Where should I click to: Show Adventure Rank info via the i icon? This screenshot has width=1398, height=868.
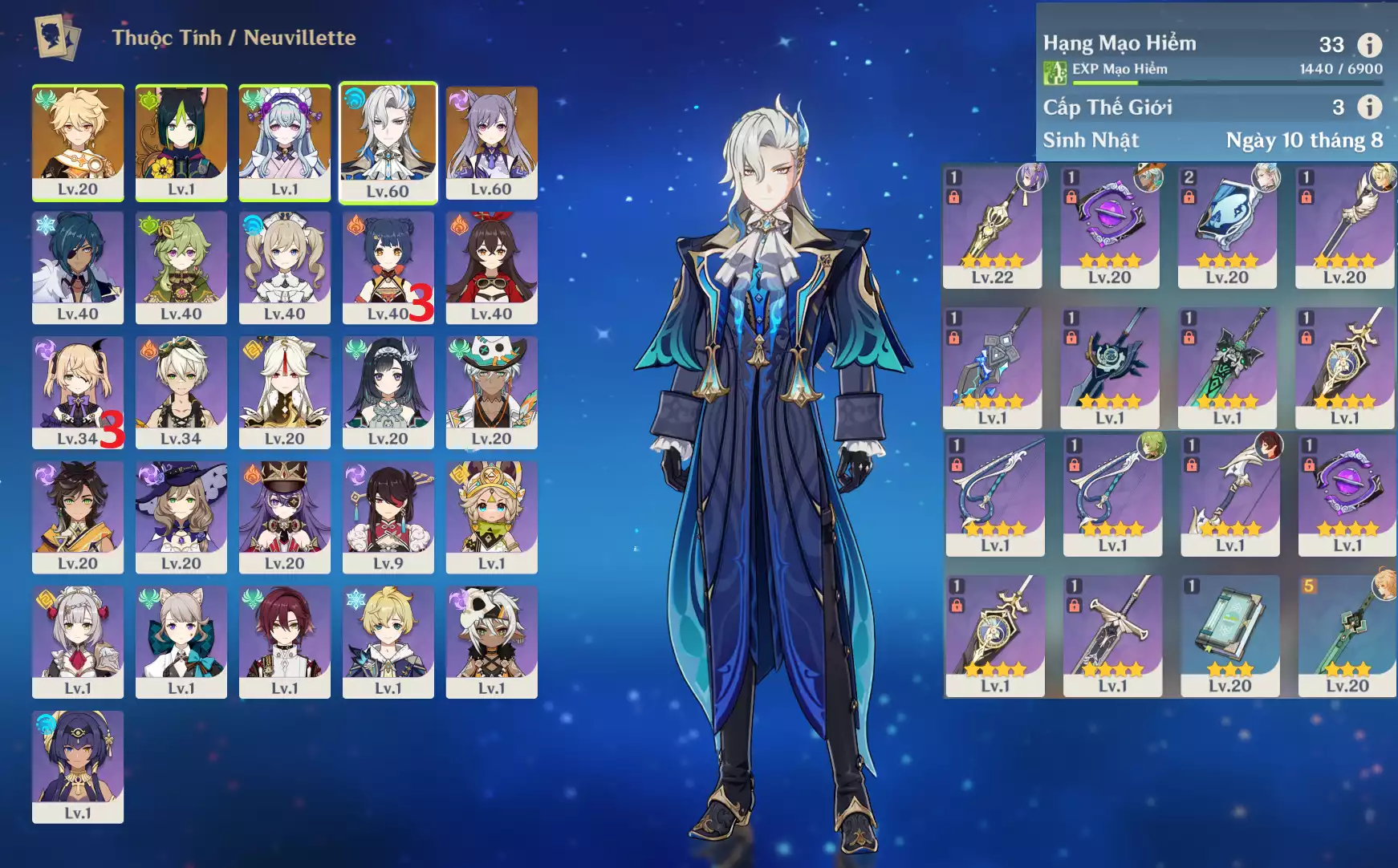[x=1369, y=45]
